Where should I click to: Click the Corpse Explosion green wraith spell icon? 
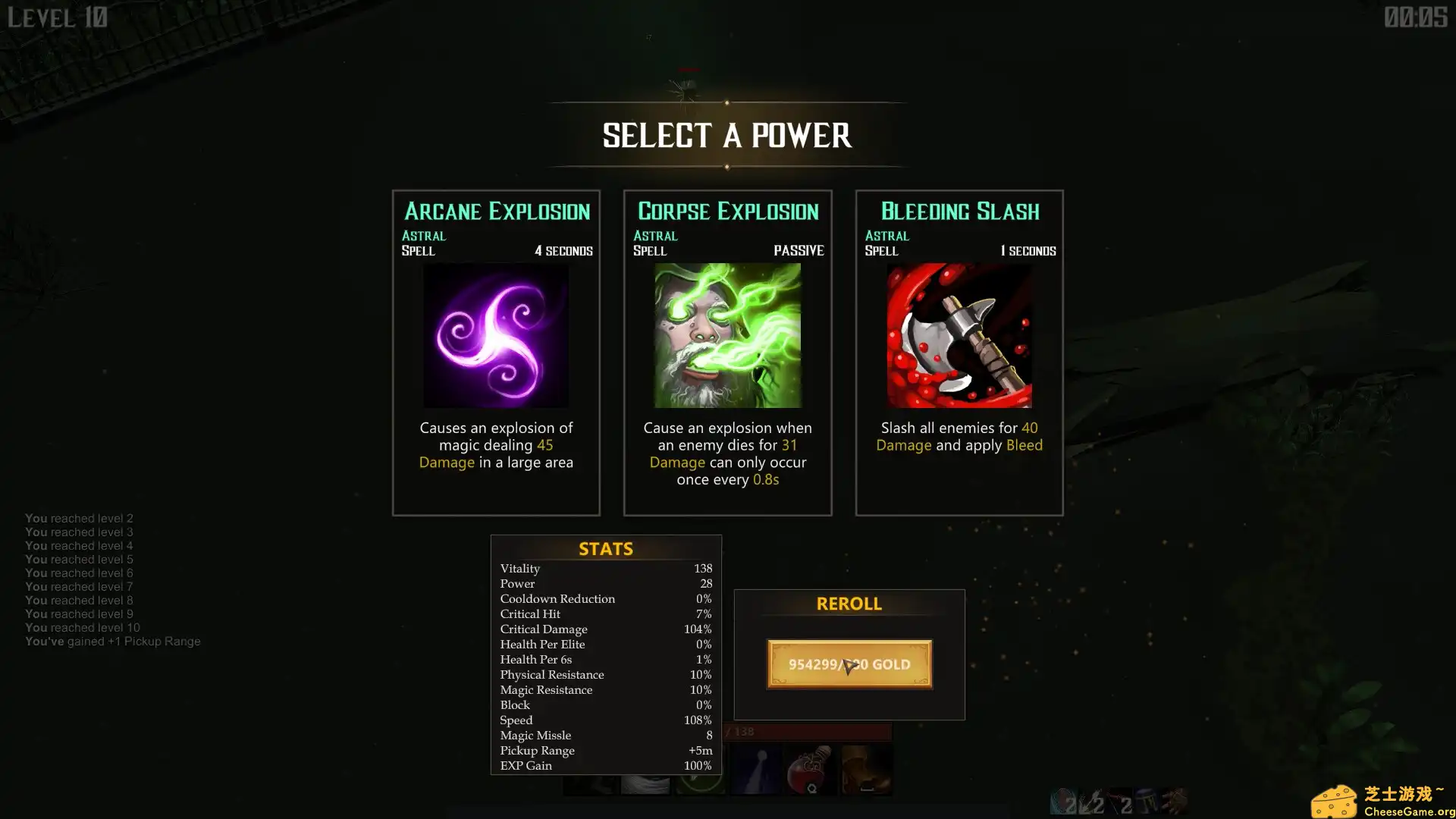(727, 336)
